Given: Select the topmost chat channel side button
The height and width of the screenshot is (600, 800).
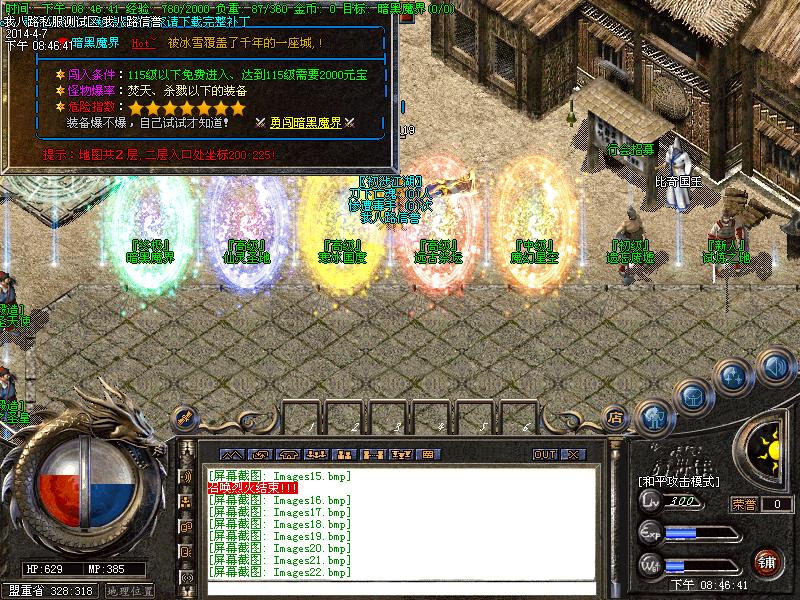Looking at the screenshot, I should click(186, 474).
